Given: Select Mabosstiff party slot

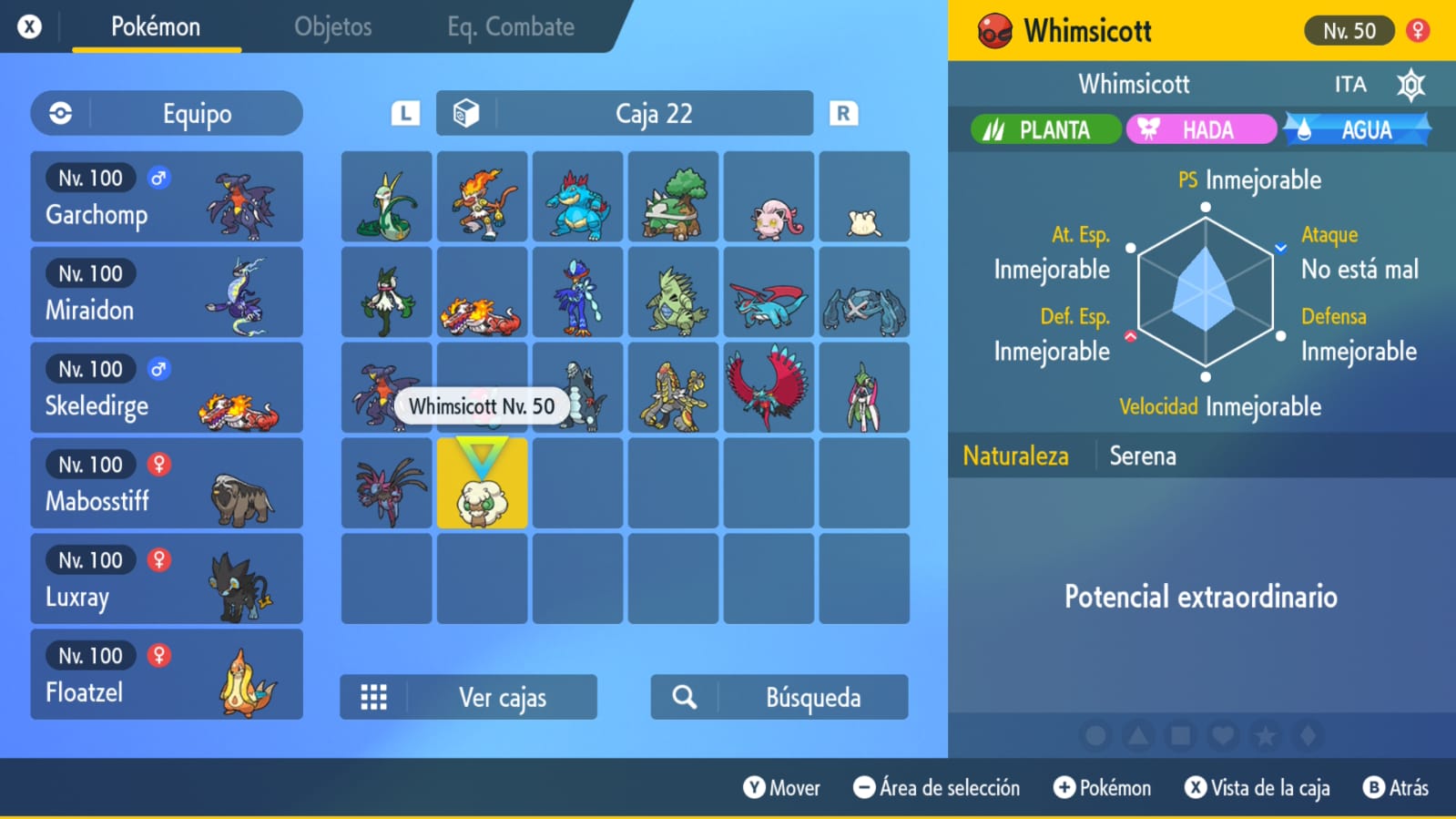Looking at the screenshot, I should coord(167,484).
